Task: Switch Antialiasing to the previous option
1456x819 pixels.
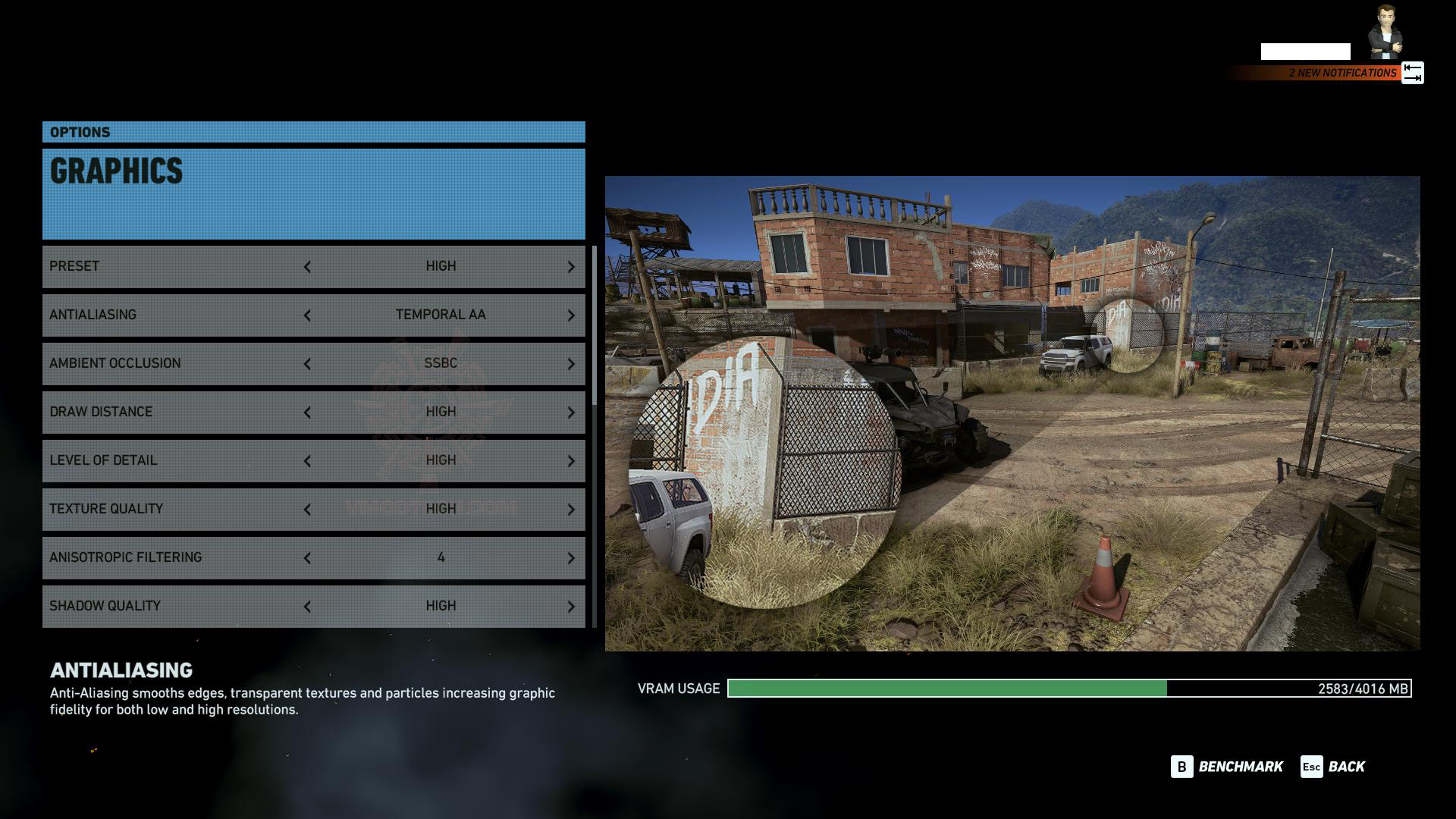Action: click(x=307, y=315)
